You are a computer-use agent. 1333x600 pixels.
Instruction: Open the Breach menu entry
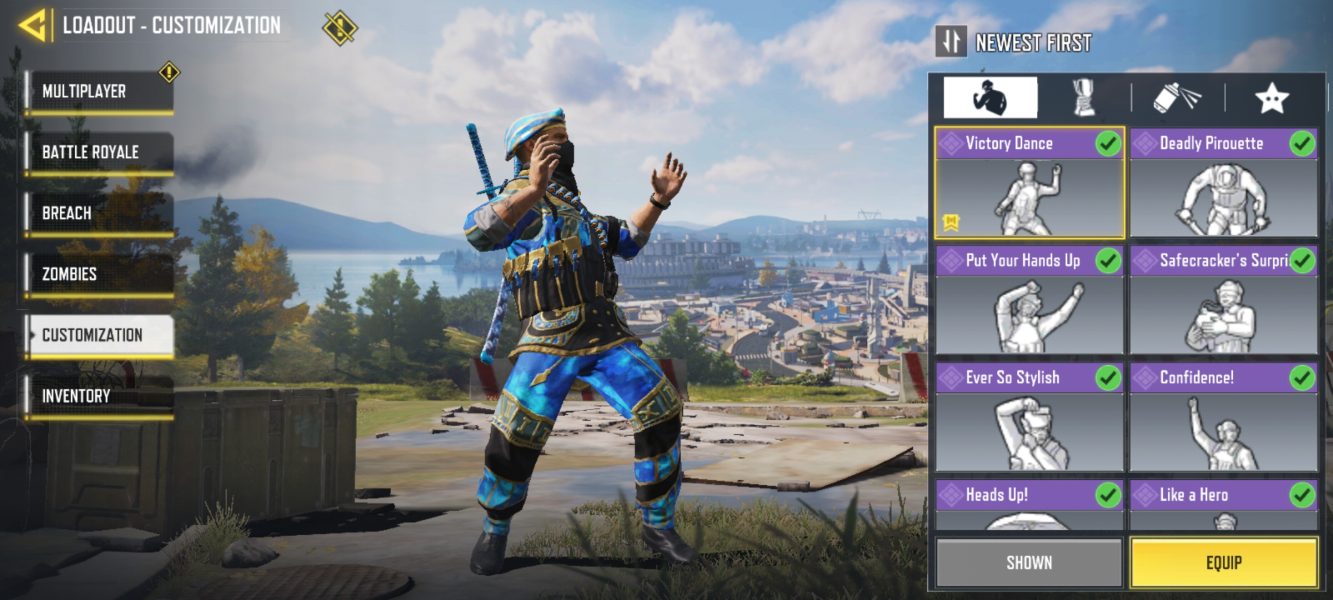coord(98,214)
